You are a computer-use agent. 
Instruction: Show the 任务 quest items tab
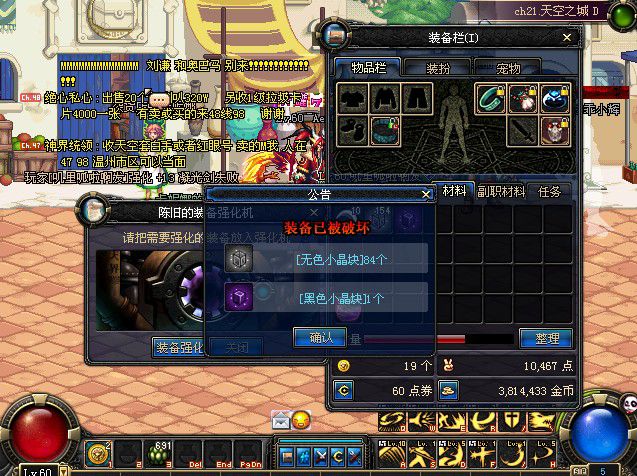pyautogui.click(x=550, y=191)
